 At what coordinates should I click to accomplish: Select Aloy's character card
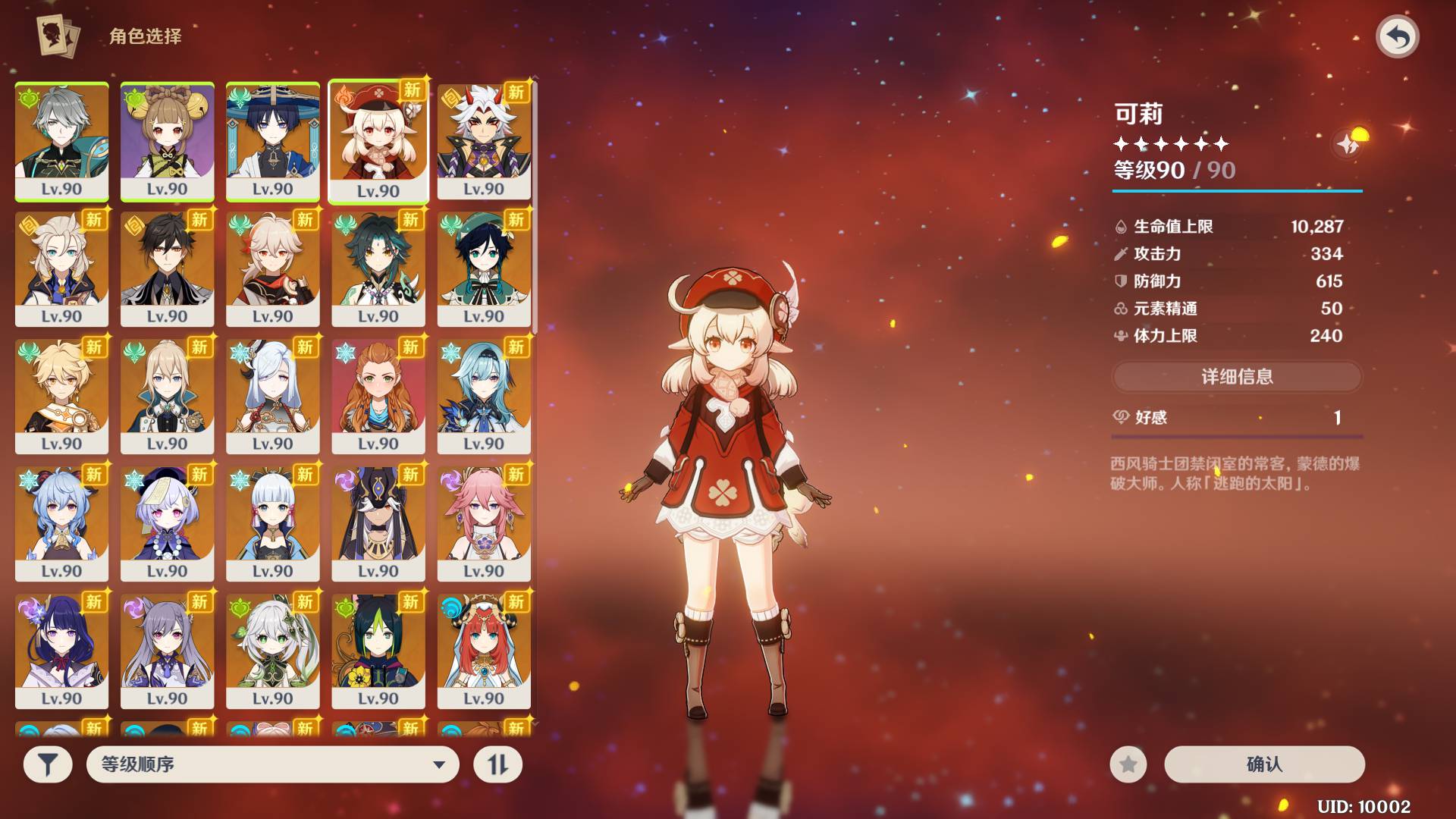click(x=378, y=396)
